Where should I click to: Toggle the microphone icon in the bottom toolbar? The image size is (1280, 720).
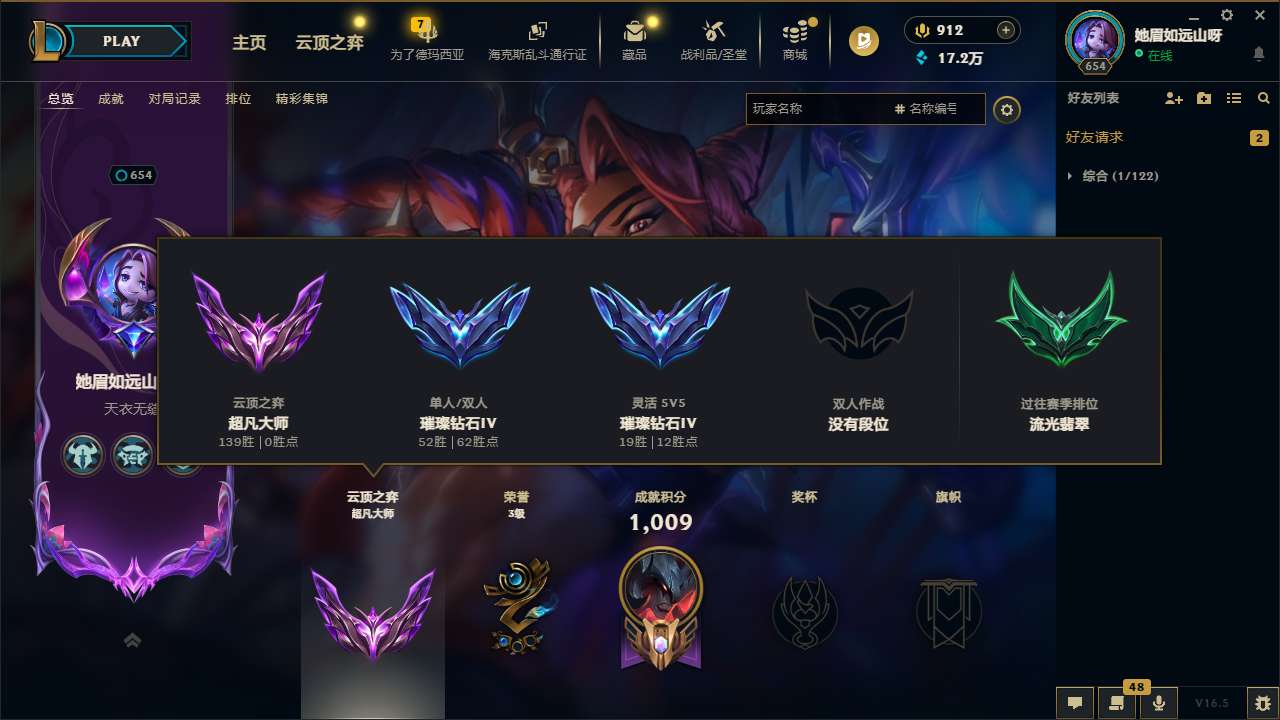[1157, 702]
